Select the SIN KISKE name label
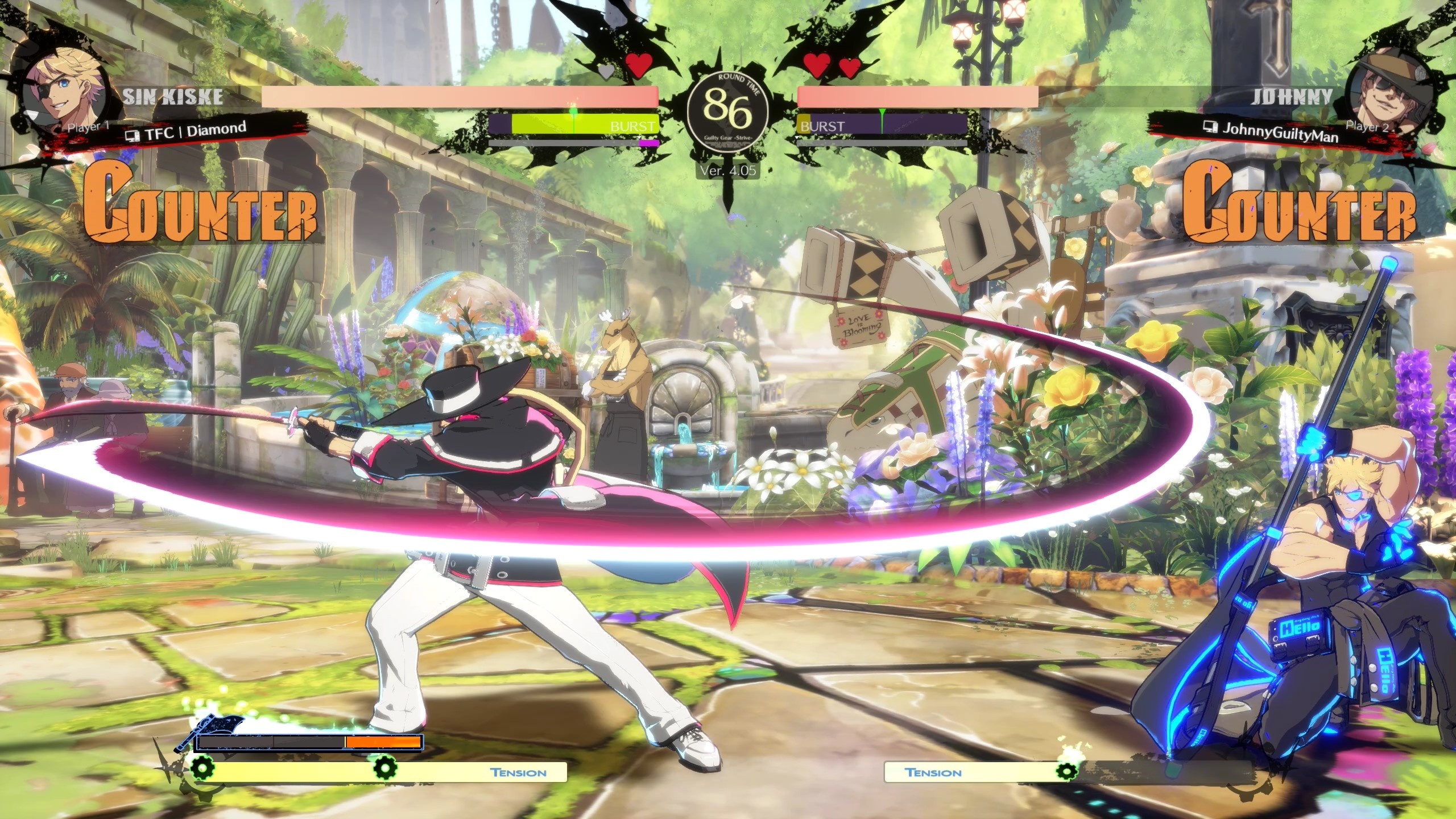Viewport: 1456px width, 819px height. (173, 98)
